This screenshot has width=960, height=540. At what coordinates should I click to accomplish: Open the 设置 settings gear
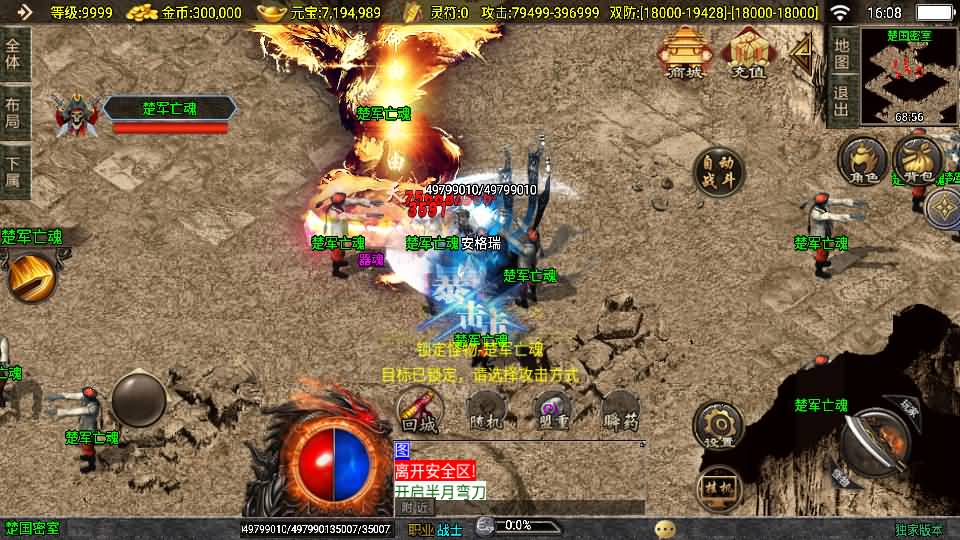[x=718, y=425]
